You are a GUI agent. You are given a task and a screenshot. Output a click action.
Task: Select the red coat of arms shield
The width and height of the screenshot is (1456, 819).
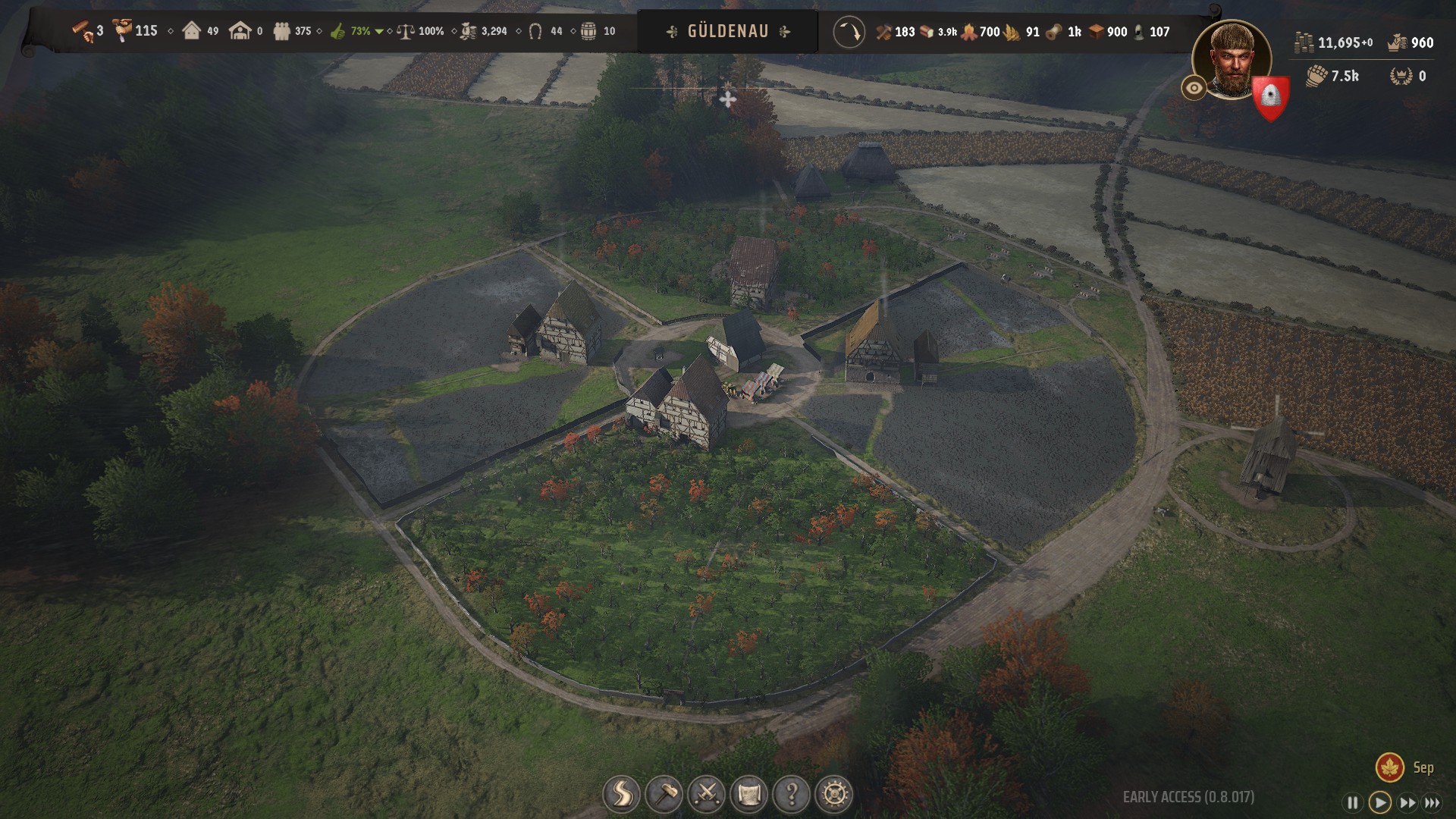pyautogui.click(x=1270, y=98)
